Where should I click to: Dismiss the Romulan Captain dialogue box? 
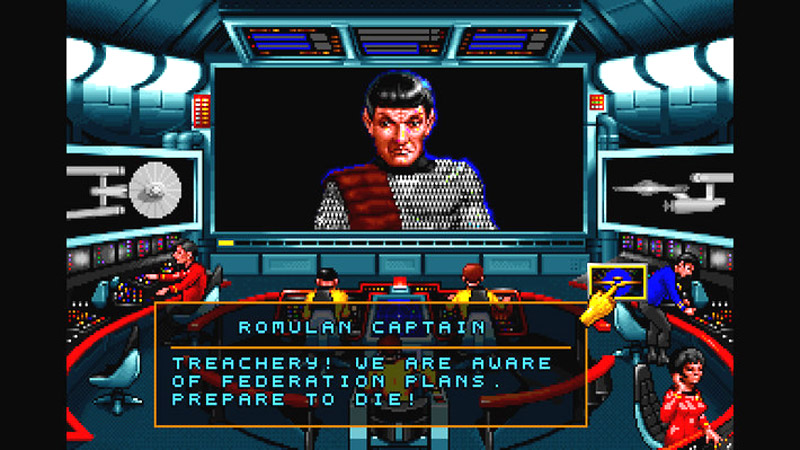coord(370,365)
